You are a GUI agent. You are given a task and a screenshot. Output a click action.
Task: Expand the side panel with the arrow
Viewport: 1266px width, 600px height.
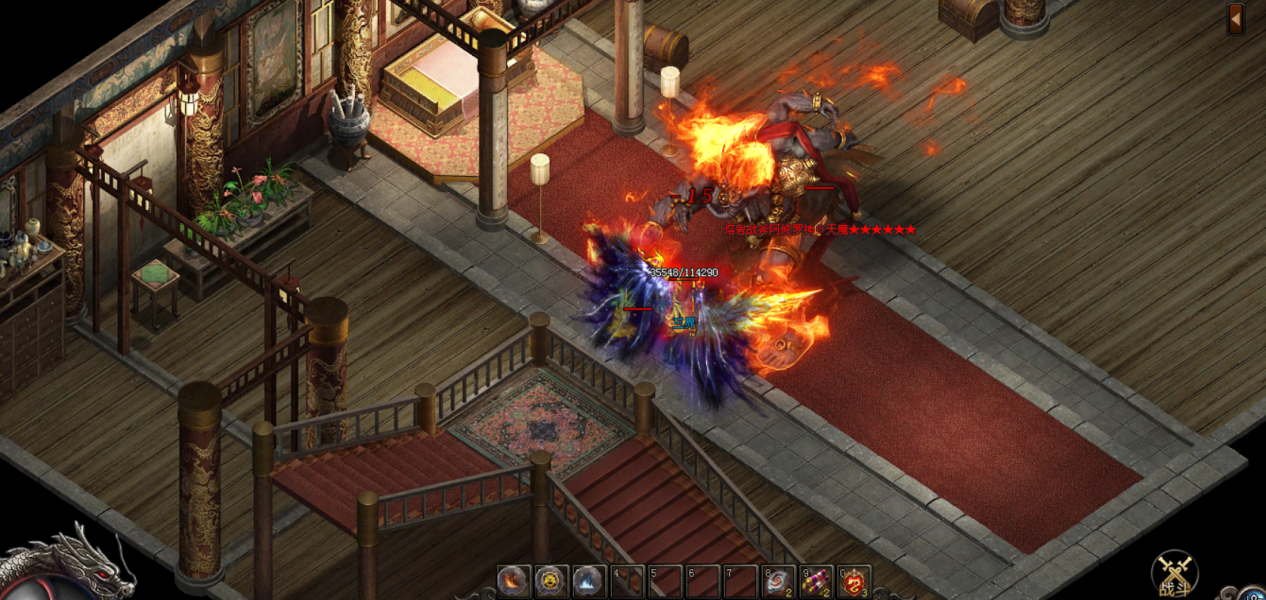point(1236,18)
